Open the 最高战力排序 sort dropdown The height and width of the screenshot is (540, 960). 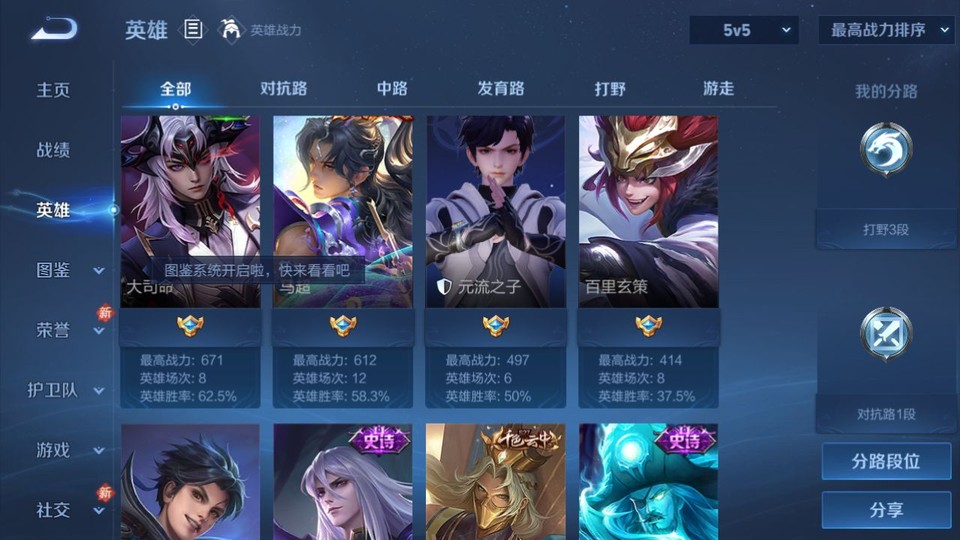(x=886, y=31)
